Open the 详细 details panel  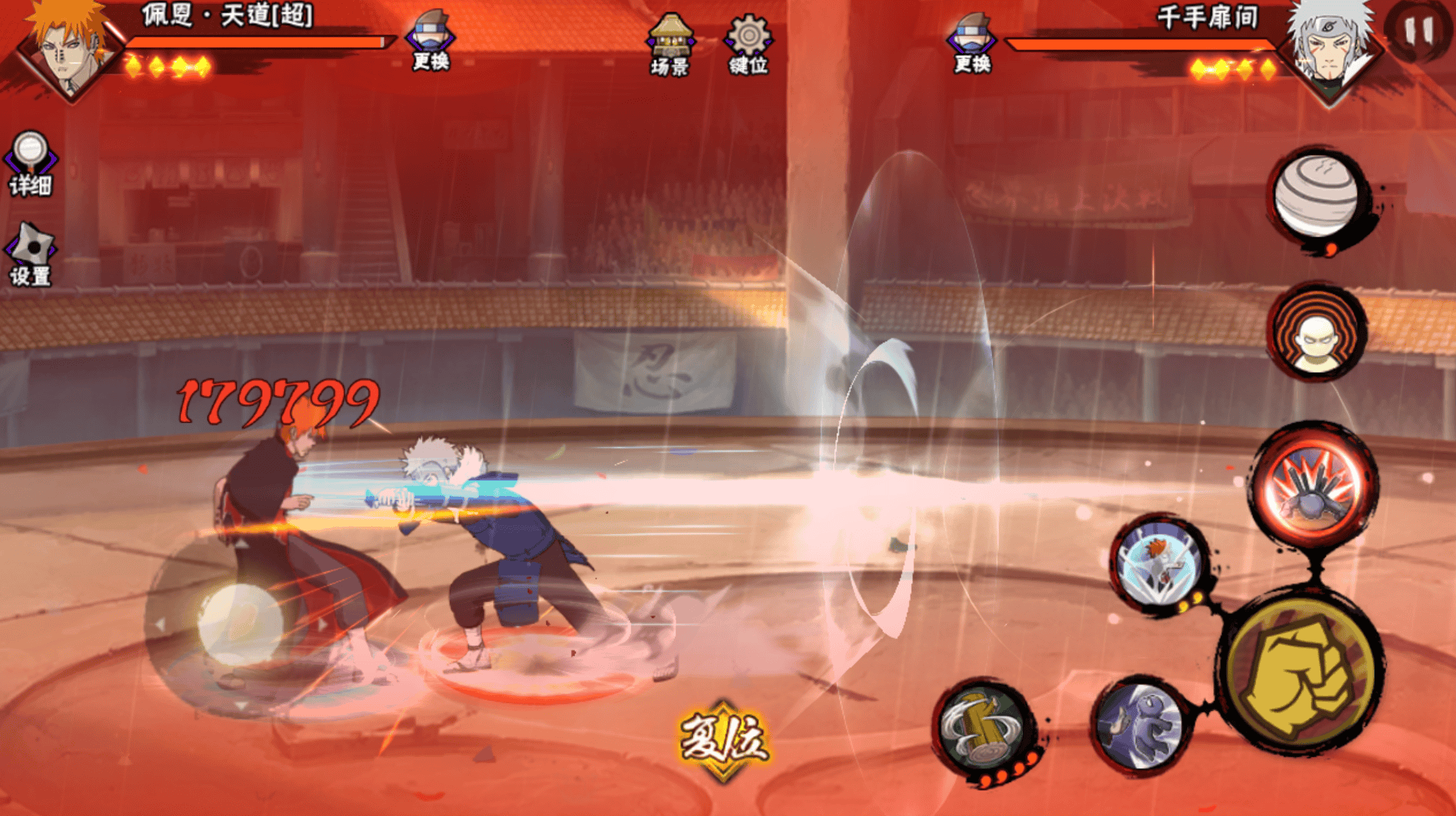pyautogui.click(x=31, y=164)
